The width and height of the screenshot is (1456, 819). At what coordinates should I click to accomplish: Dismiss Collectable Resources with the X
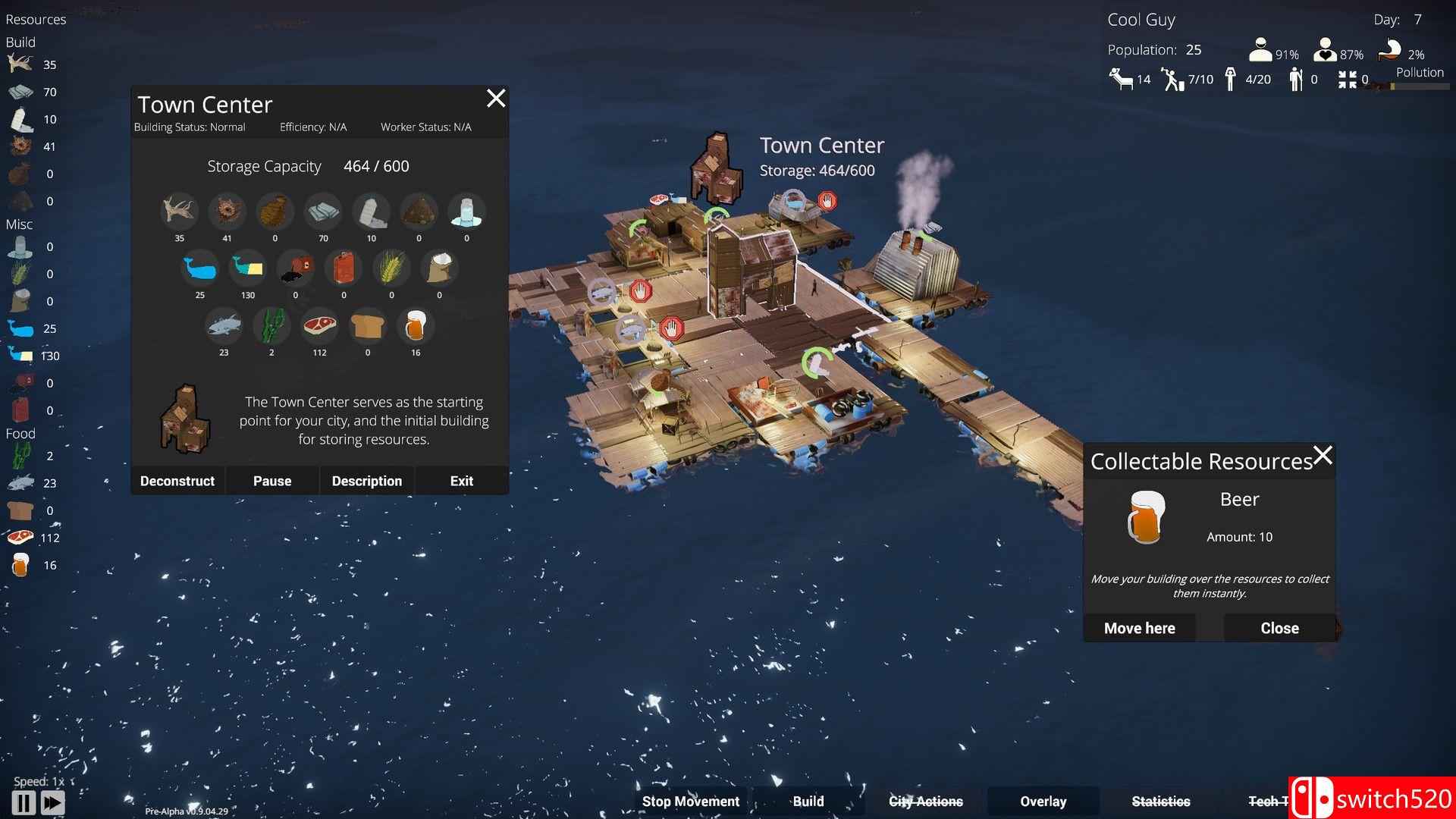pyautogui.click(x=1323, y=456)
